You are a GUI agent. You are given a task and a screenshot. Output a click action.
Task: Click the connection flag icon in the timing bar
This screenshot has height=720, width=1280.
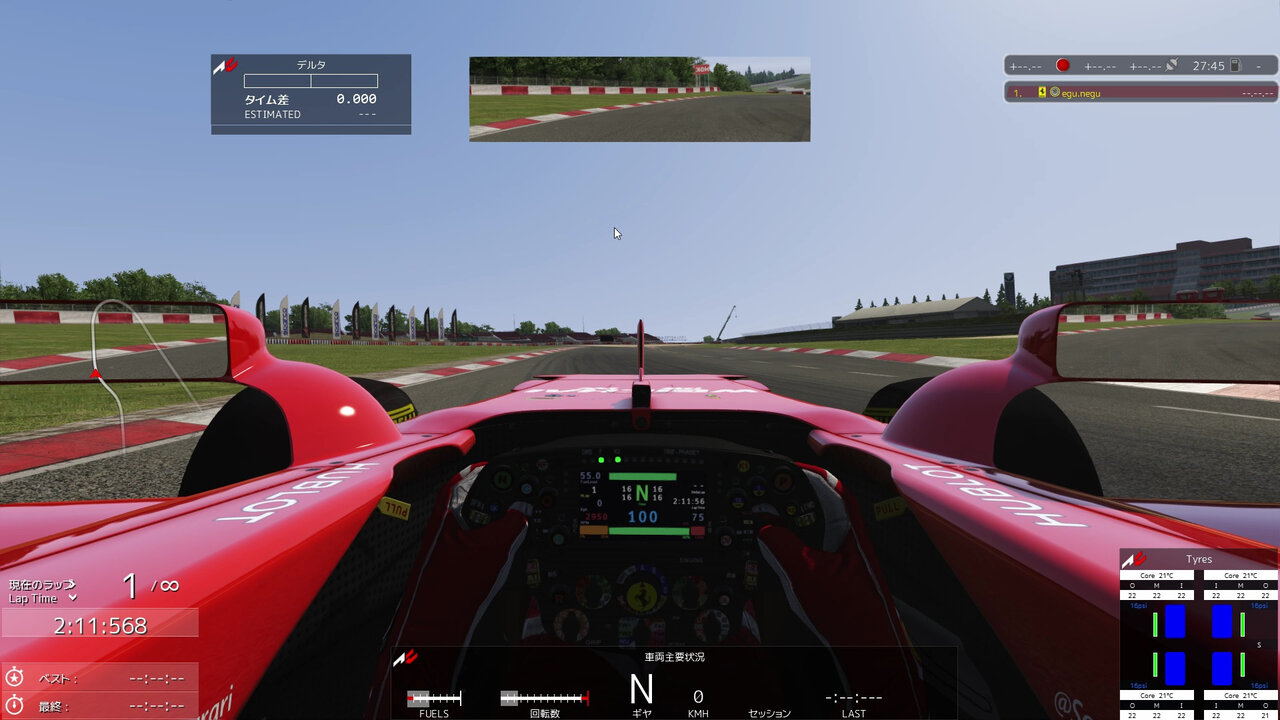[1172, 65]
